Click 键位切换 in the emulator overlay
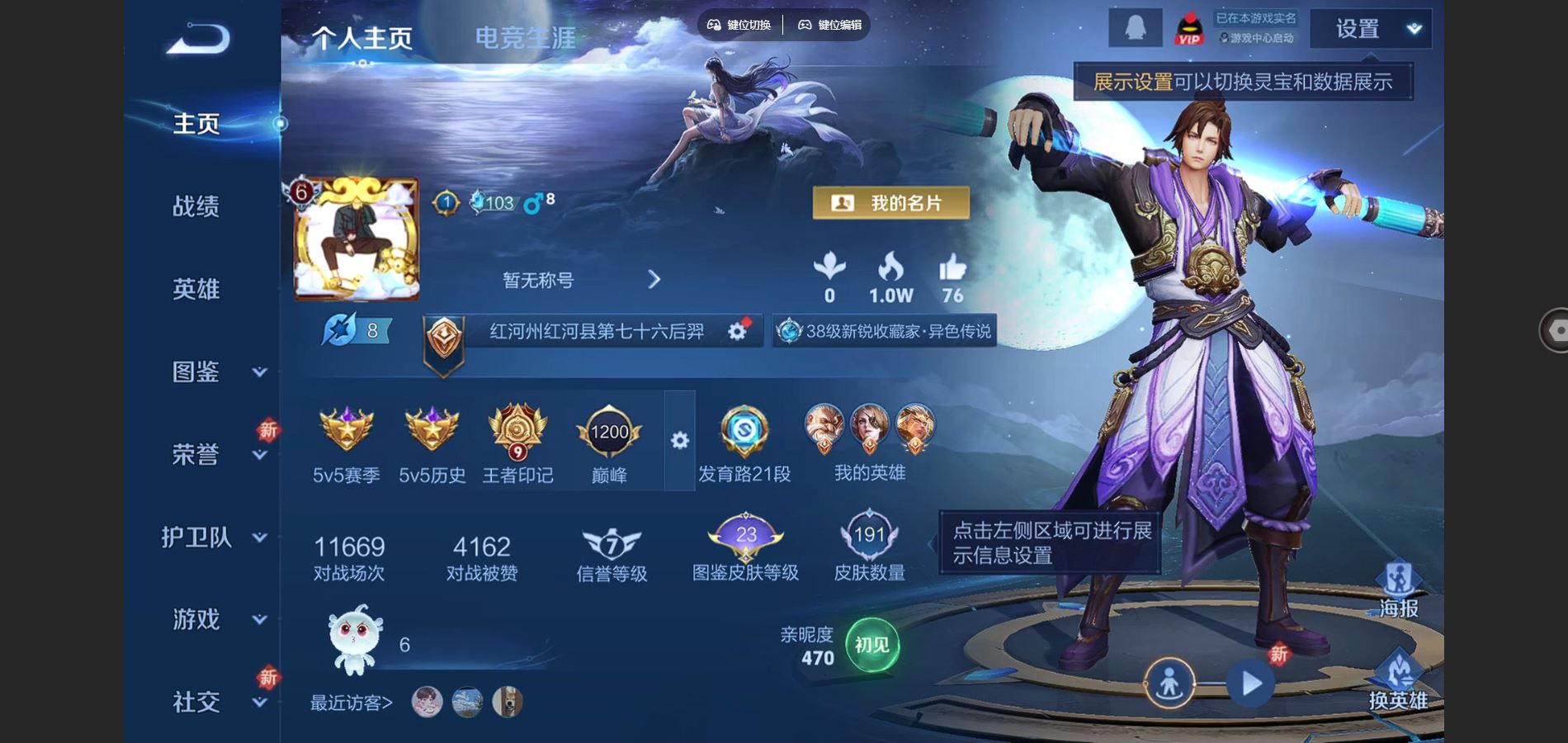 click(x=739, y=25)
